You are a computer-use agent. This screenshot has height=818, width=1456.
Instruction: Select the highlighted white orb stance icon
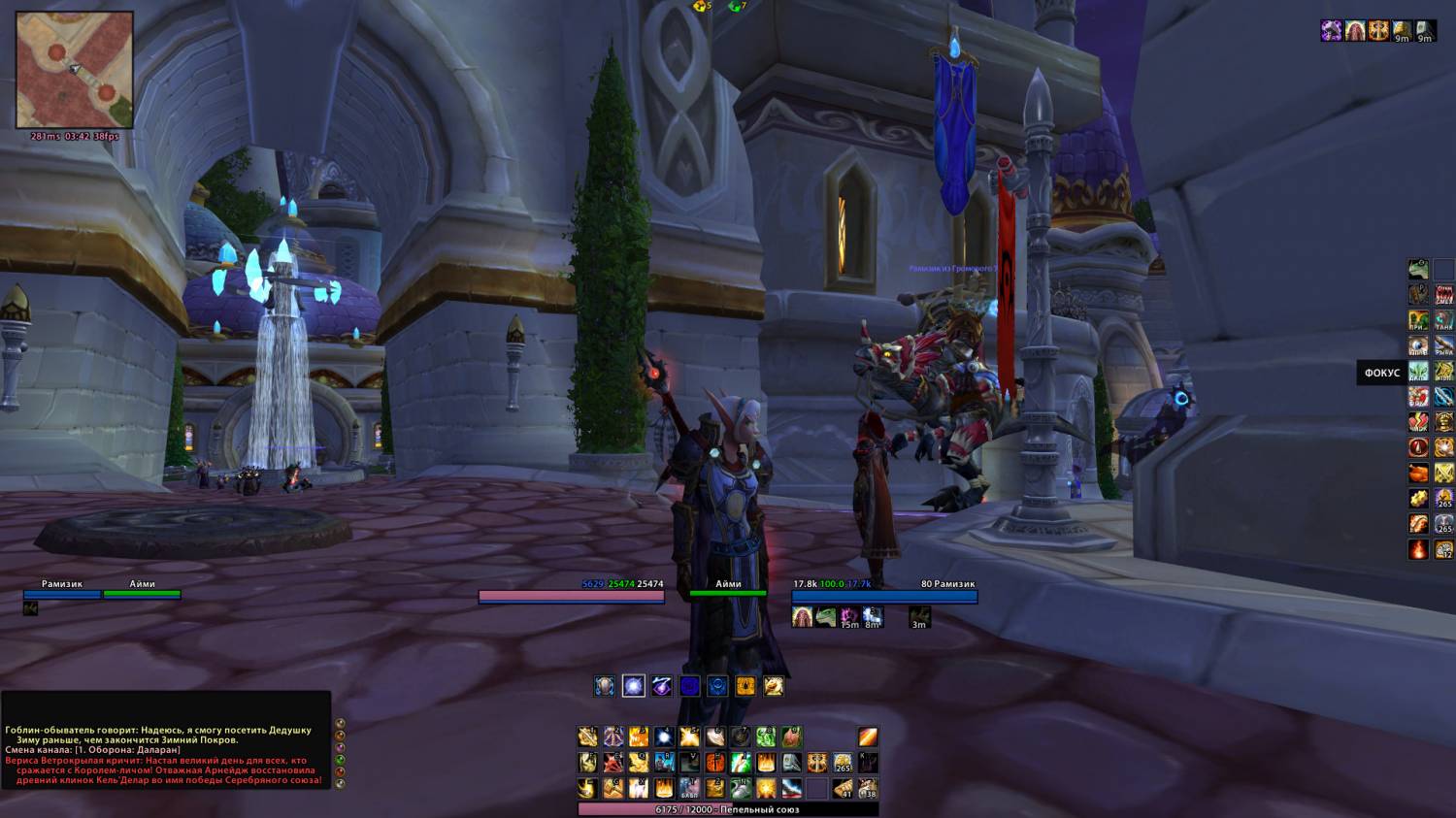[633, 686]
